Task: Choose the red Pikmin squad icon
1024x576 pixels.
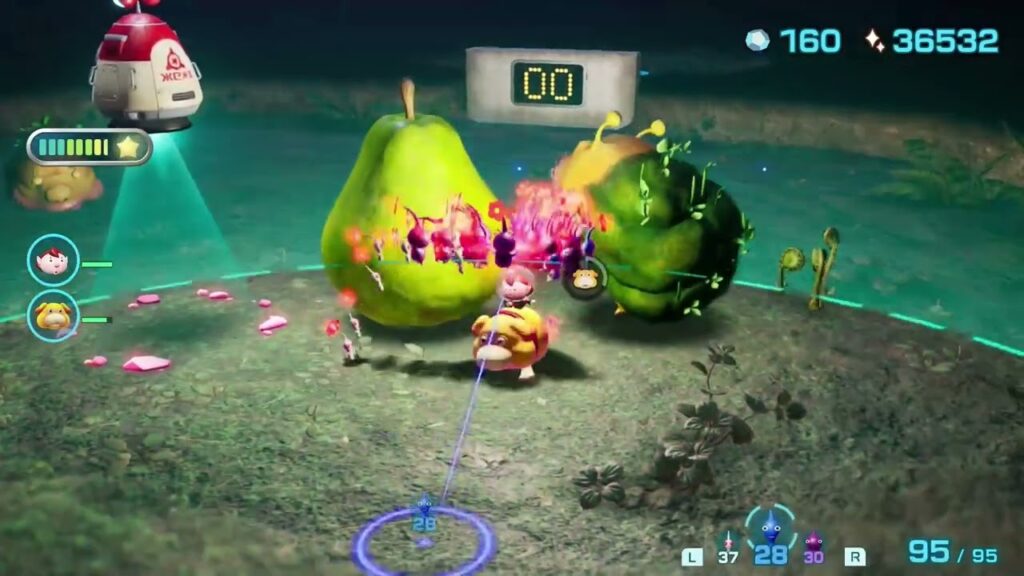Action: pos(728,541)
